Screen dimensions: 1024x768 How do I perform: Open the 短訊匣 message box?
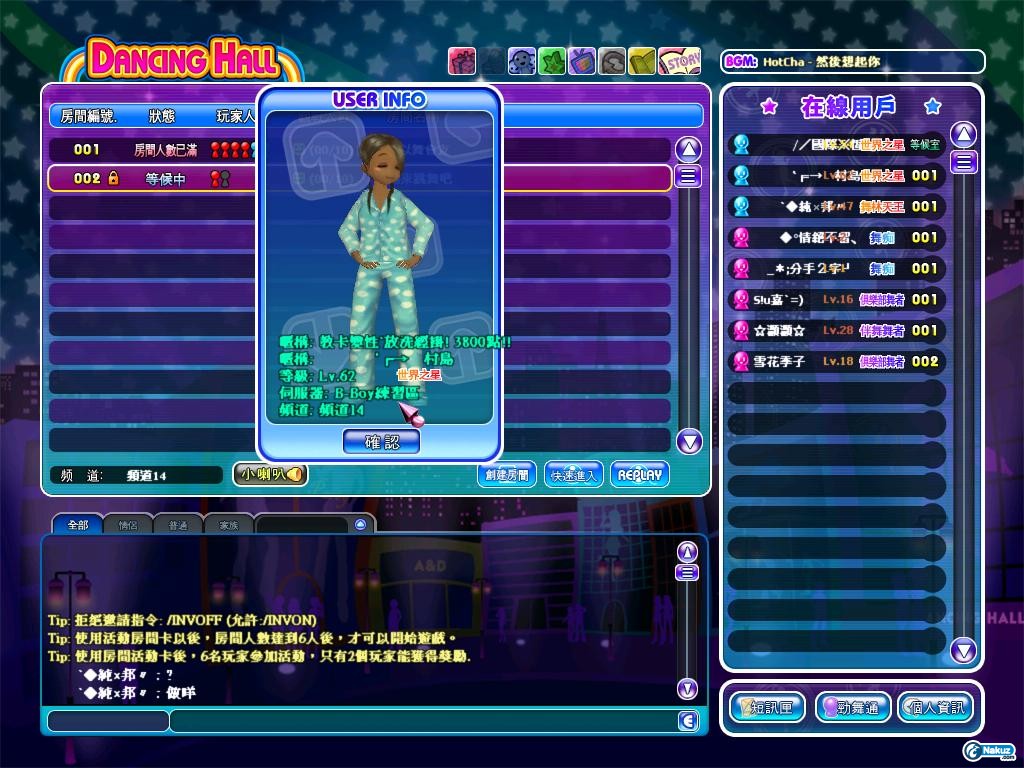pos(768,708)
